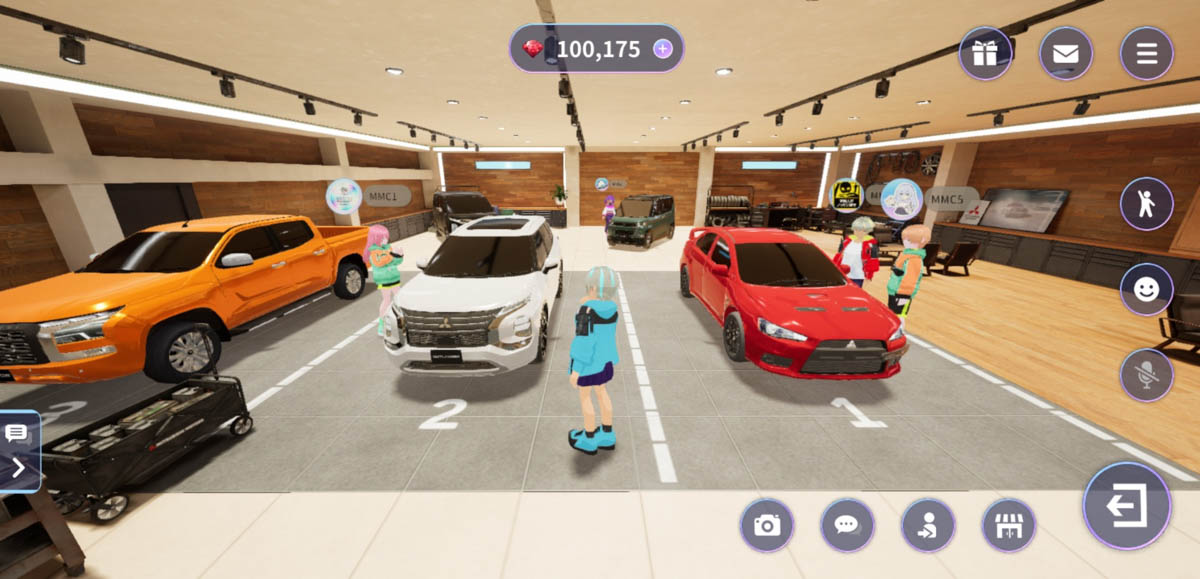Leave the room with the exit button
This screenshot has width=1200, height=579.
pos(1126,506)
